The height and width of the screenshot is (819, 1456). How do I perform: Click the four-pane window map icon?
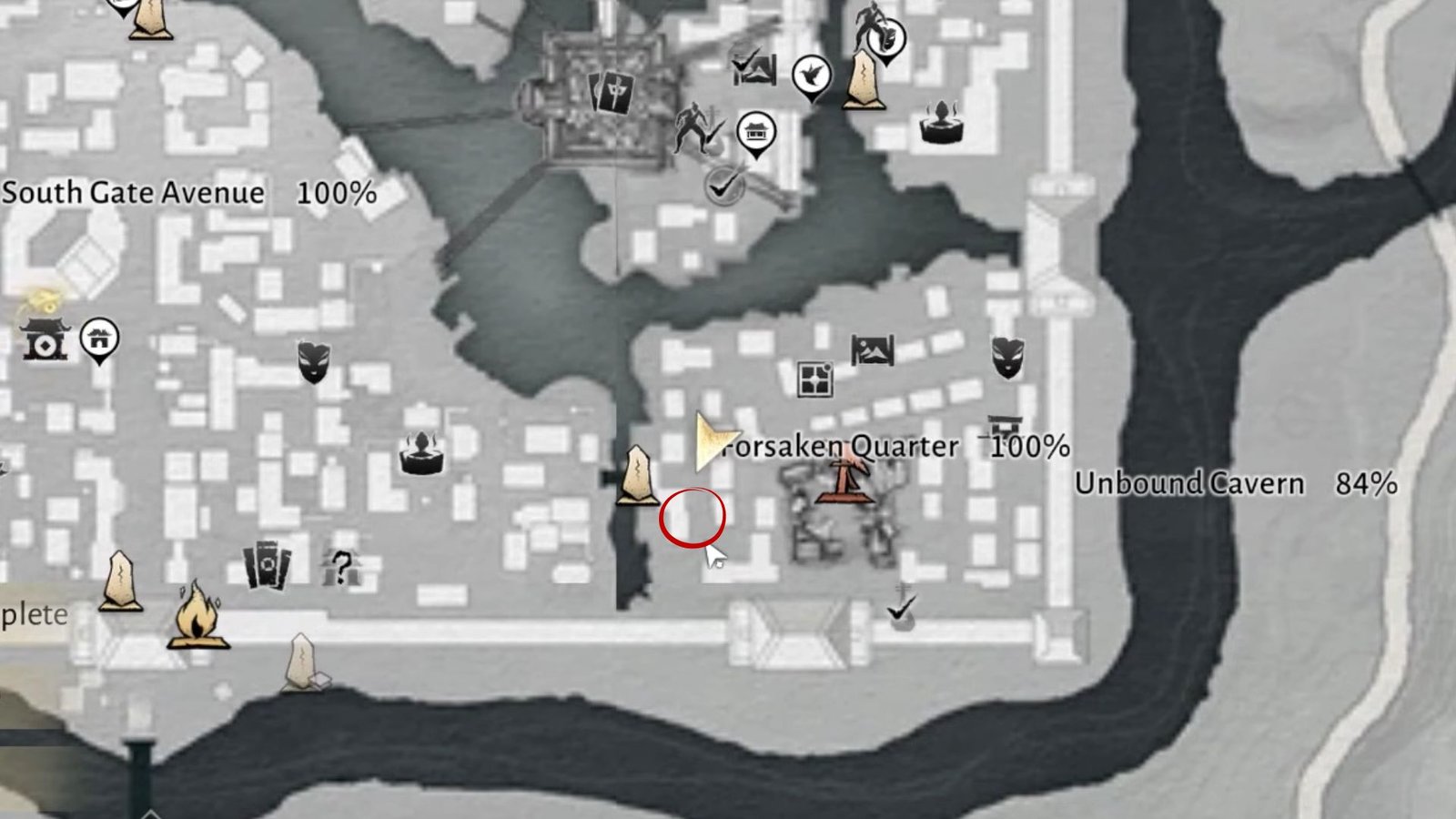(814, 379)
